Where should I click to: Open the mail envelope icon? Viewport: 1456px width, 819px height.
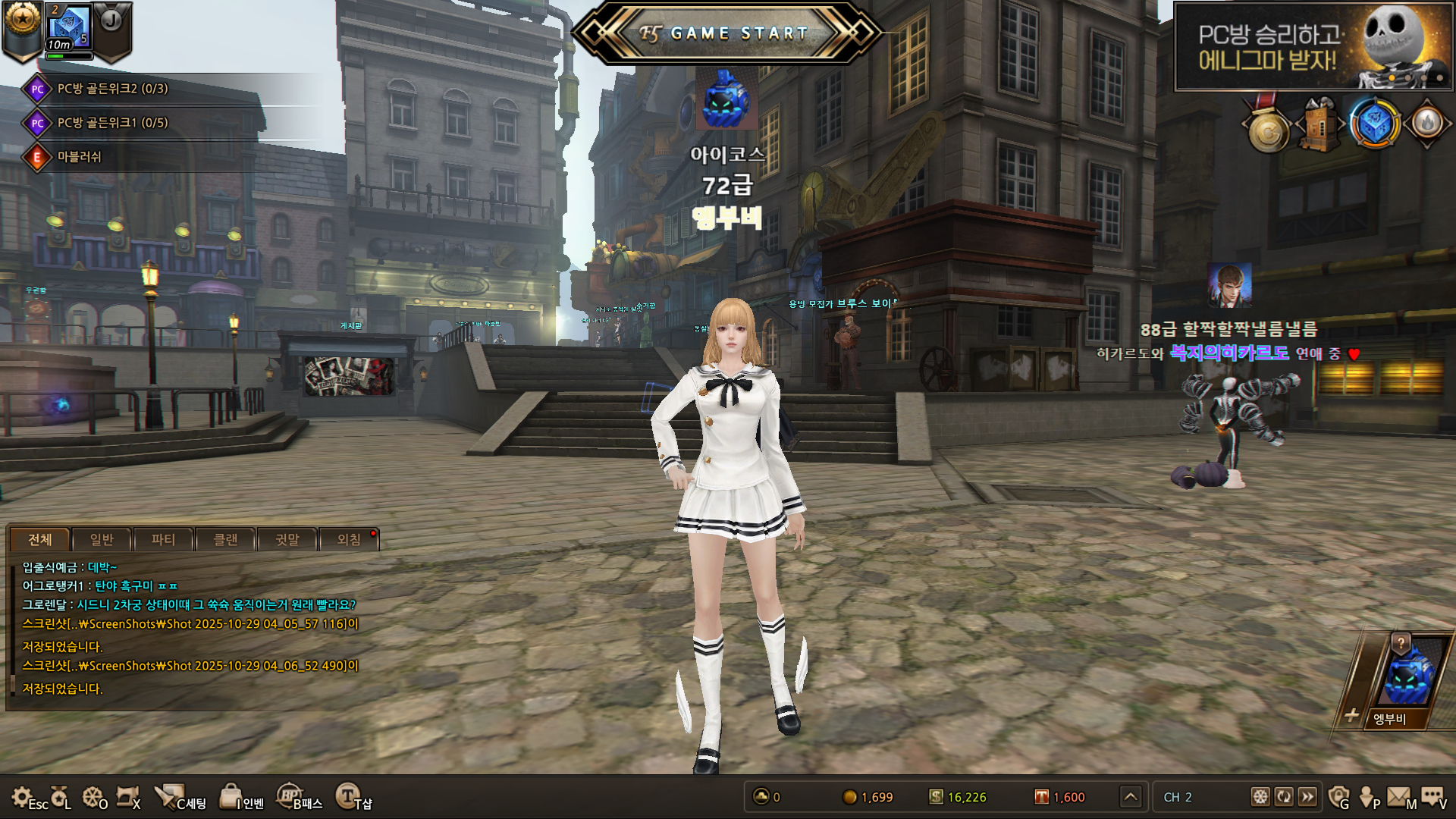[x=1399, y=796]
